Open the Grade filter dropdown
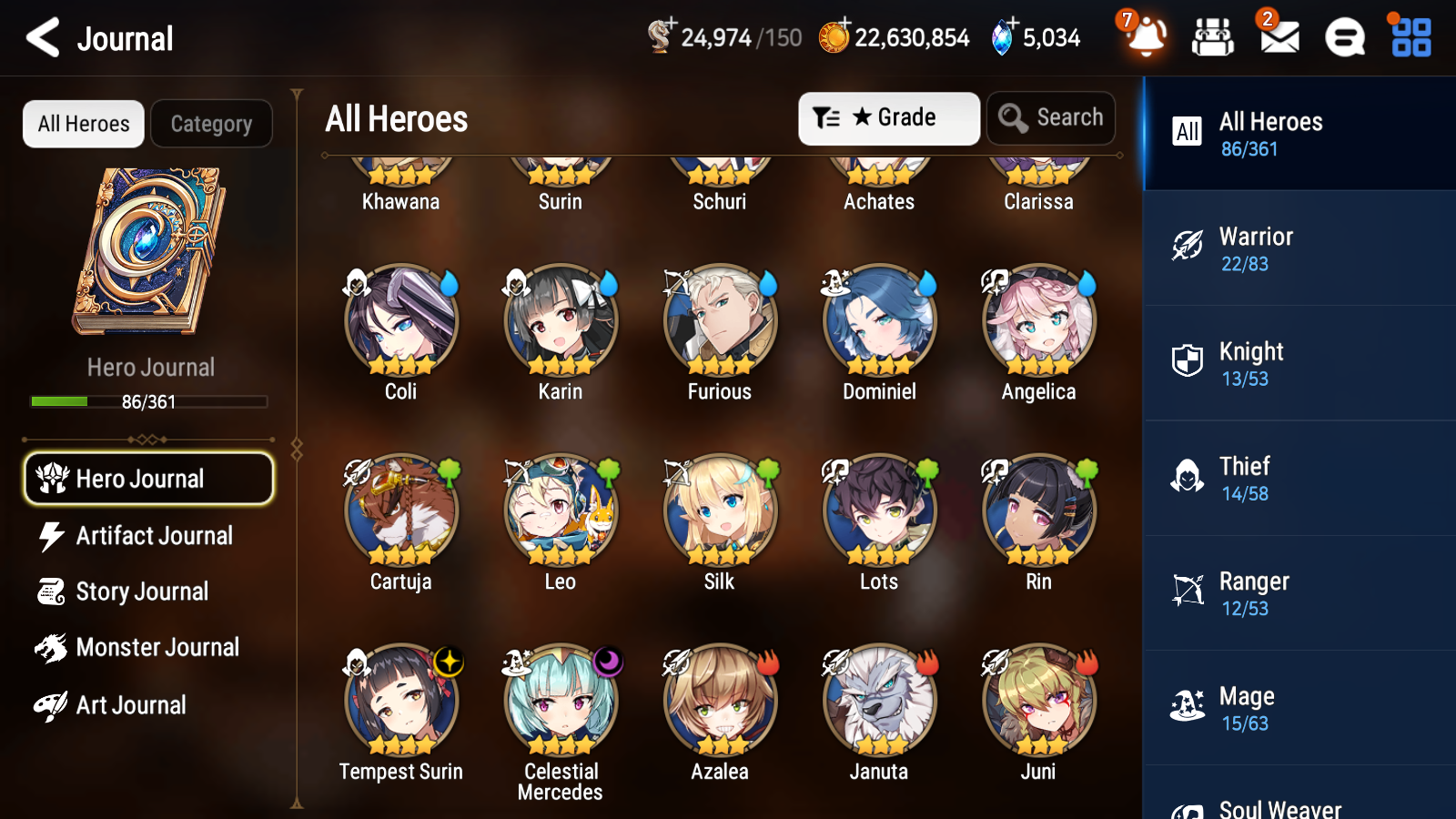Image resolution: width=1456 pixels, height=819 pixels. click(888, 117)
